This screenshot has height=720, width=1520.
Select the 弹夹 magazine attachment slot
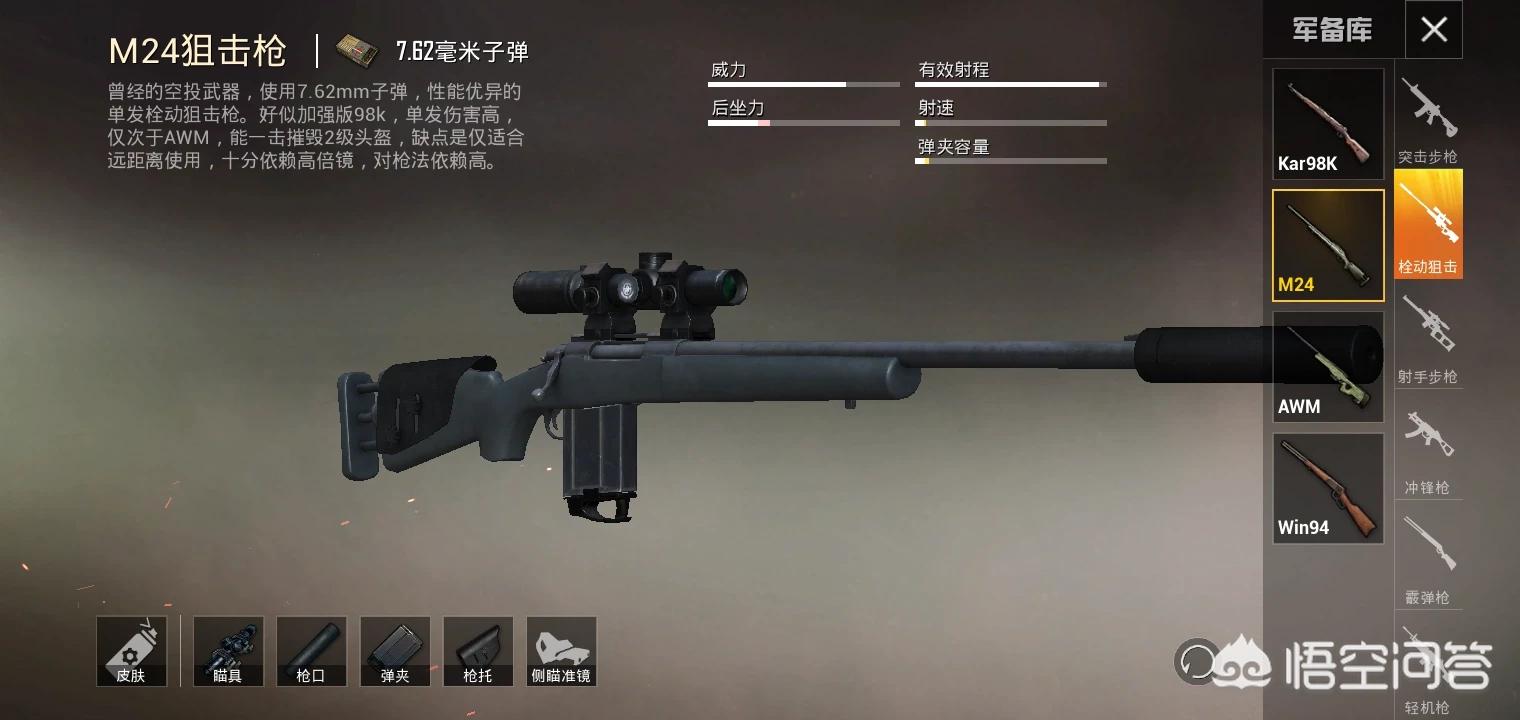coord(395,651)
